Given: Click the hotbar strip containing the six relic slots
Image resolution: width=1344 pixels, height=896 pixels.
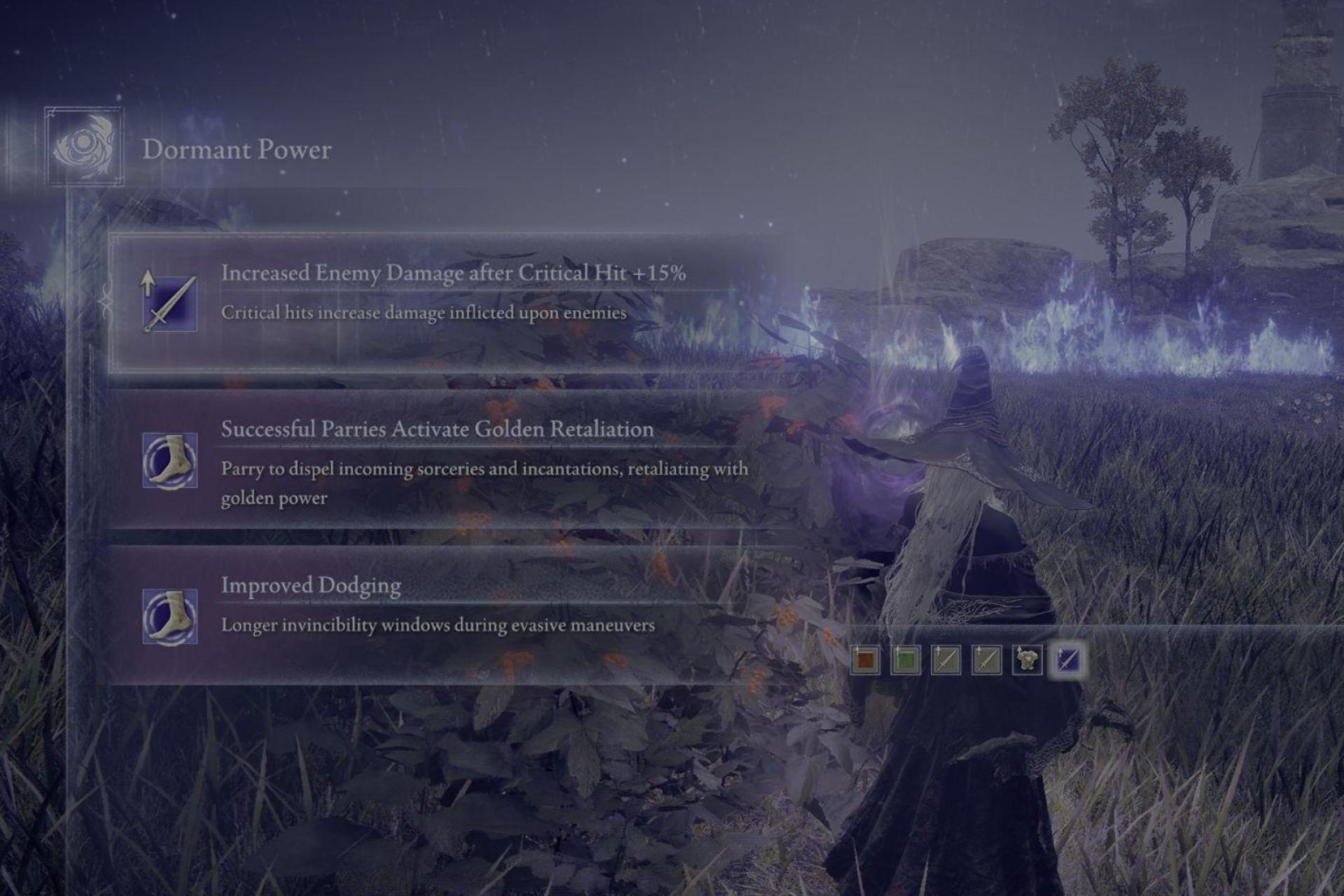Looking at the screenshot, I should point(969,660).
